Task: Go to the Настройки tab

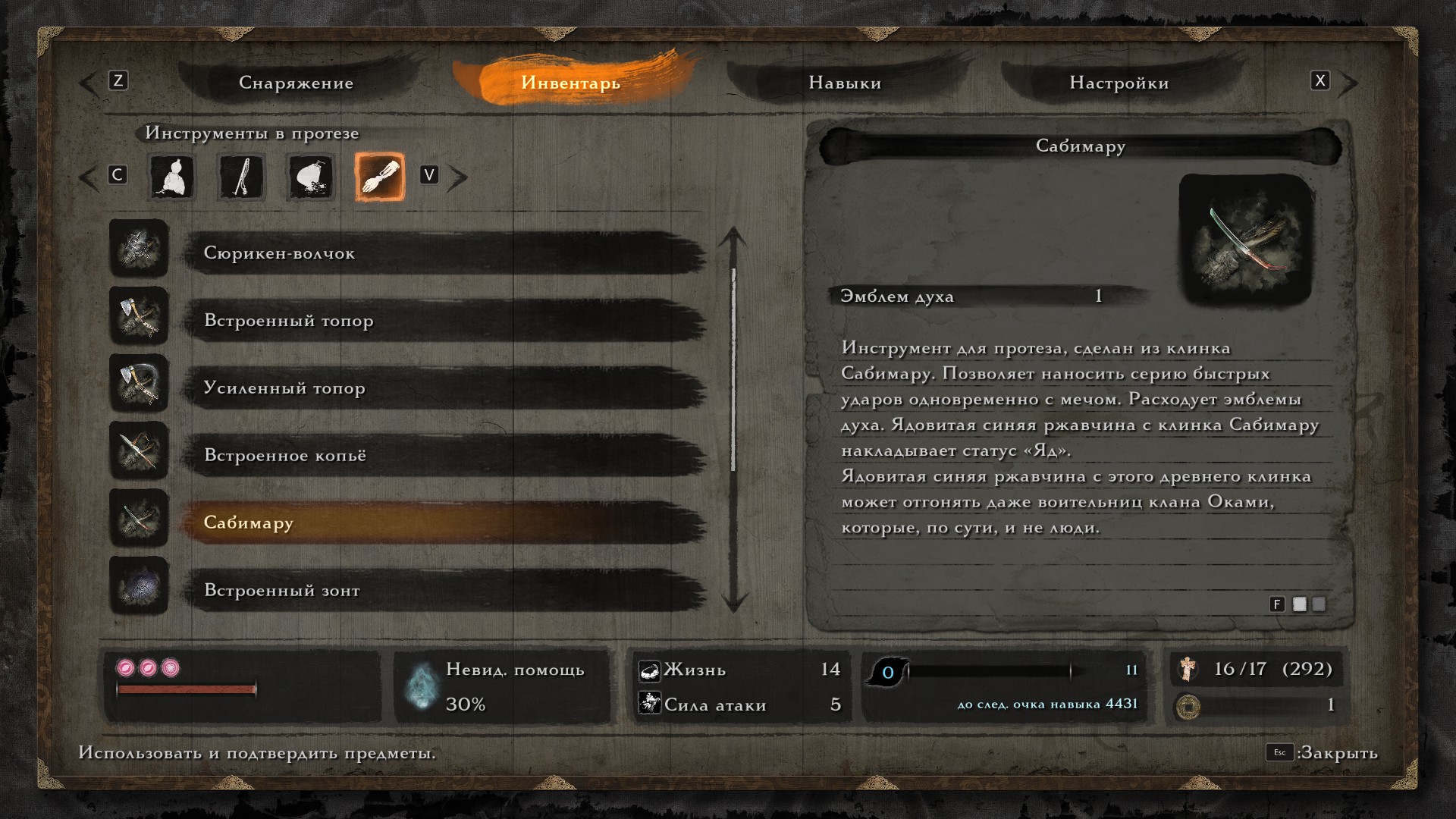Action: point(1119,83)
